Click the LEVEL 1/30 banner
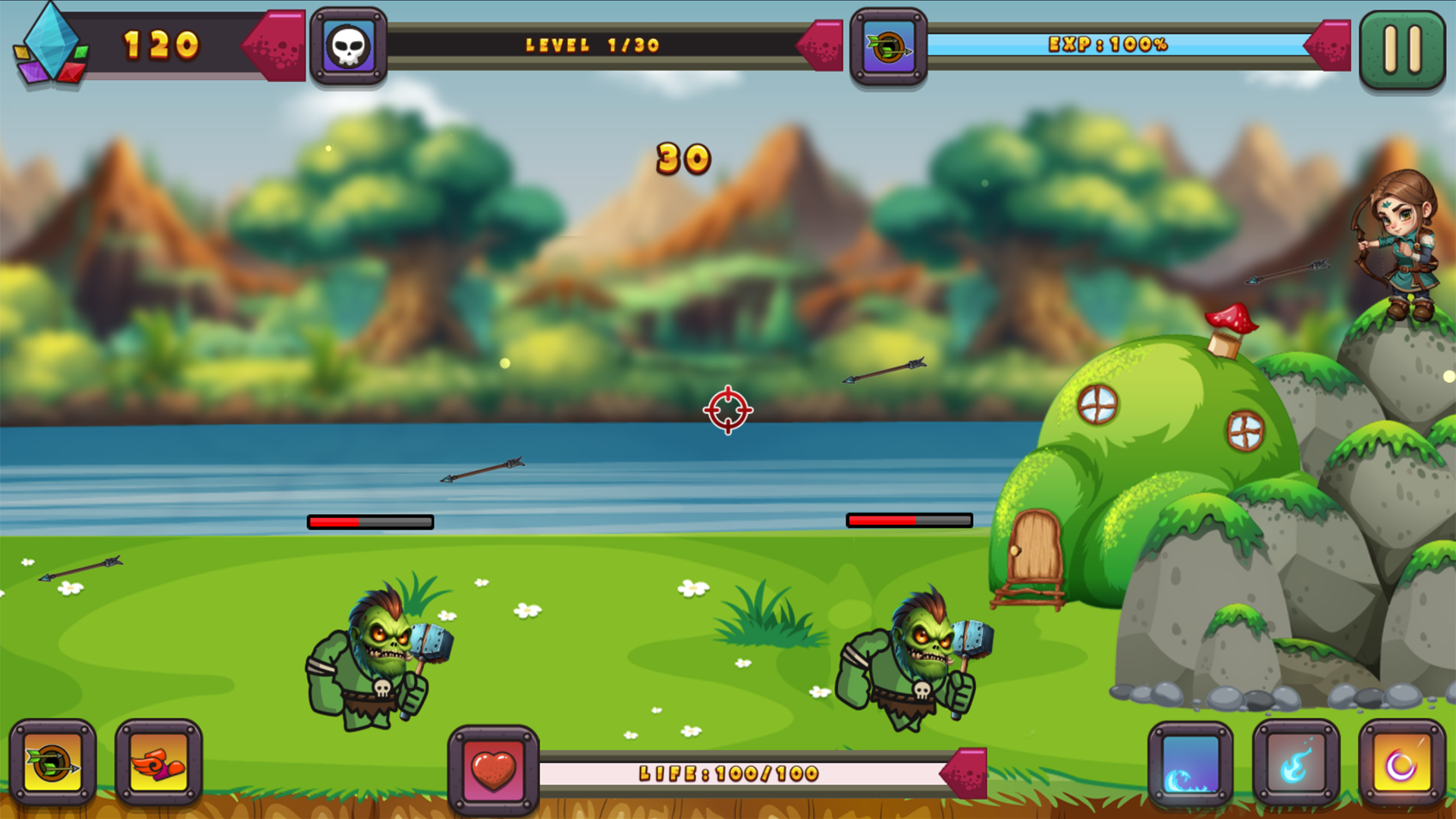The image size is (1456, 819). (x=593, y=44)
